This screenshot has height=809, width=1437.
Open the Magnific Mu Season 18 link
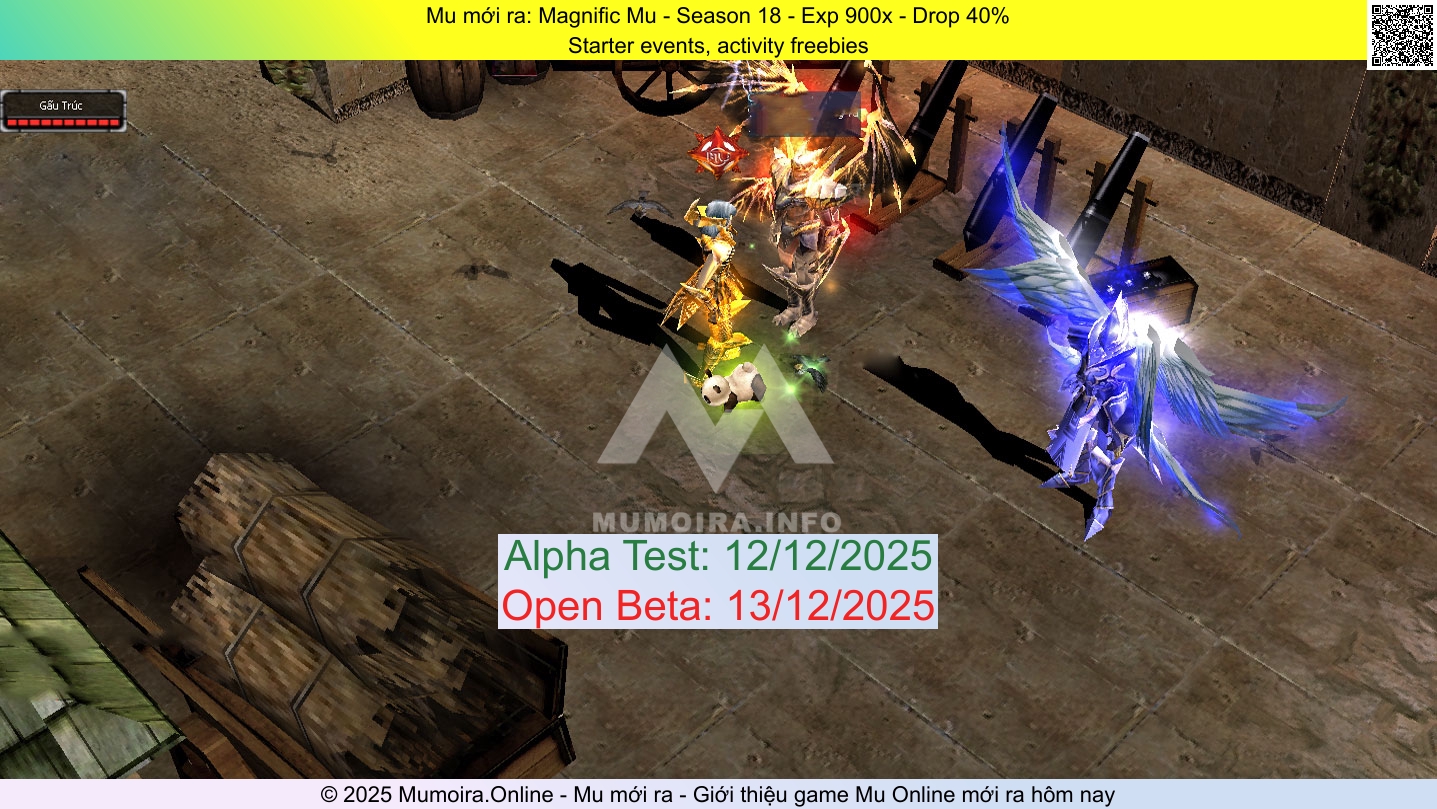pos(717,16)
